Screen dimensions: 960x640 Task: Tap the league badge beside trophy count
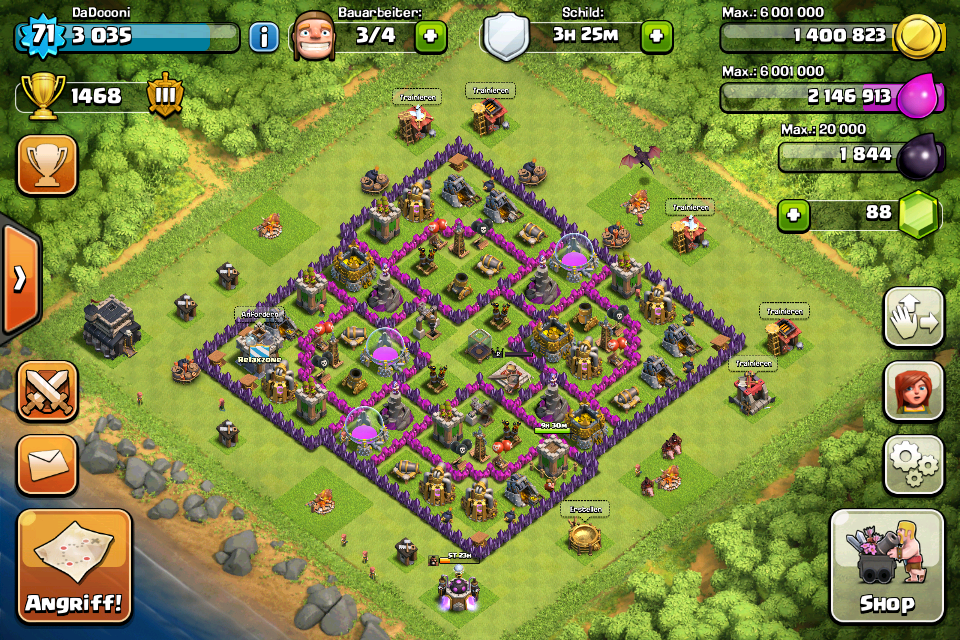coord(165,96)
